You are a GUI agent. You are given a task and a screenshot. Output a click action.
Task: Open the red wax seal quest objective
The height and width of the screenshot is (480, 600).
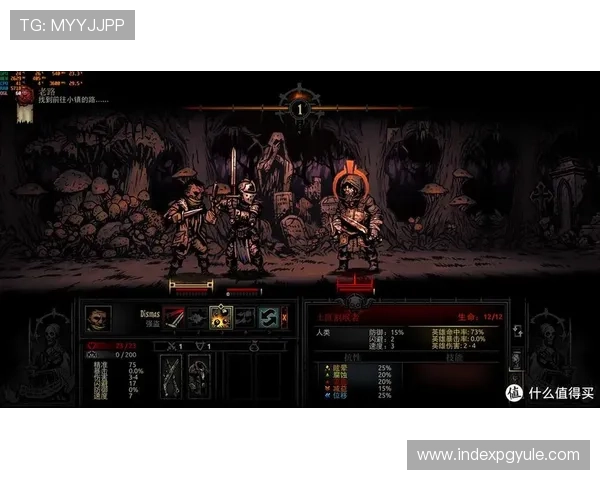(x=25, y=96)
